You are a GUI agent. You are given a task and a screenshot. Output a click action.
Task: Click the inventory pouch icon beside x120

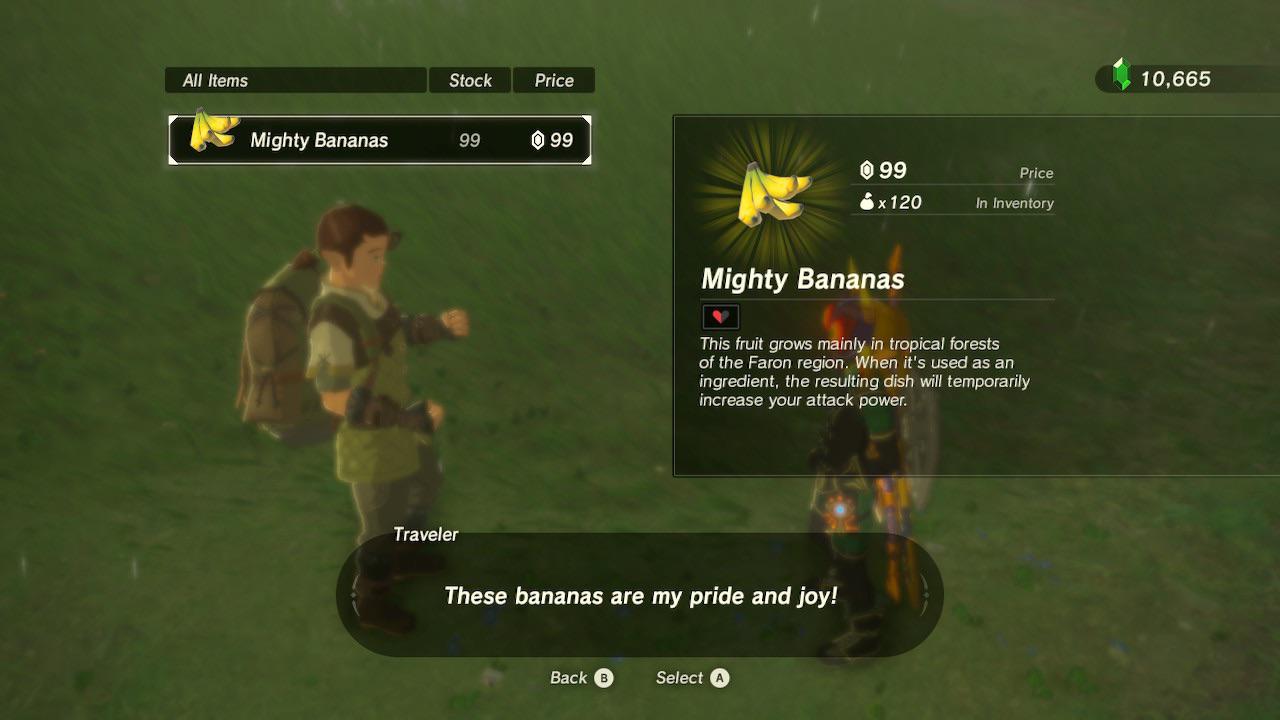click(x=866, y=202)
